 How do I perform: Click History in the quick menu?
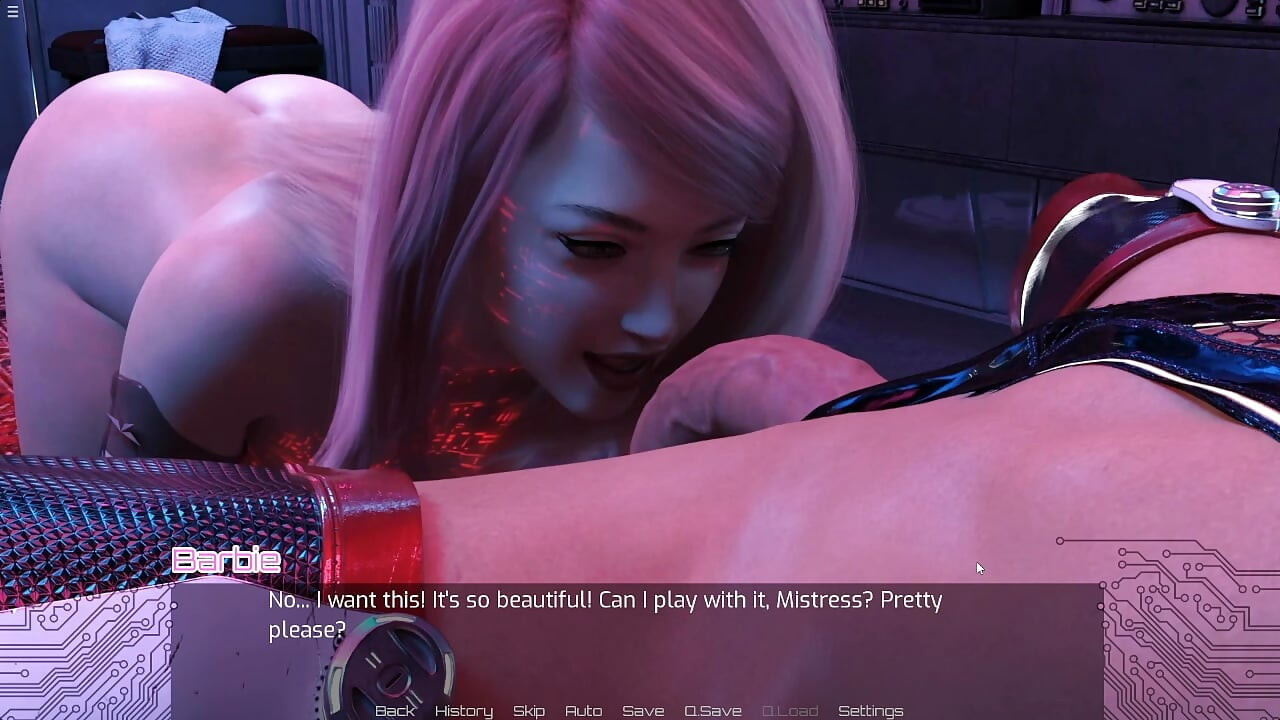coord(463,710)
